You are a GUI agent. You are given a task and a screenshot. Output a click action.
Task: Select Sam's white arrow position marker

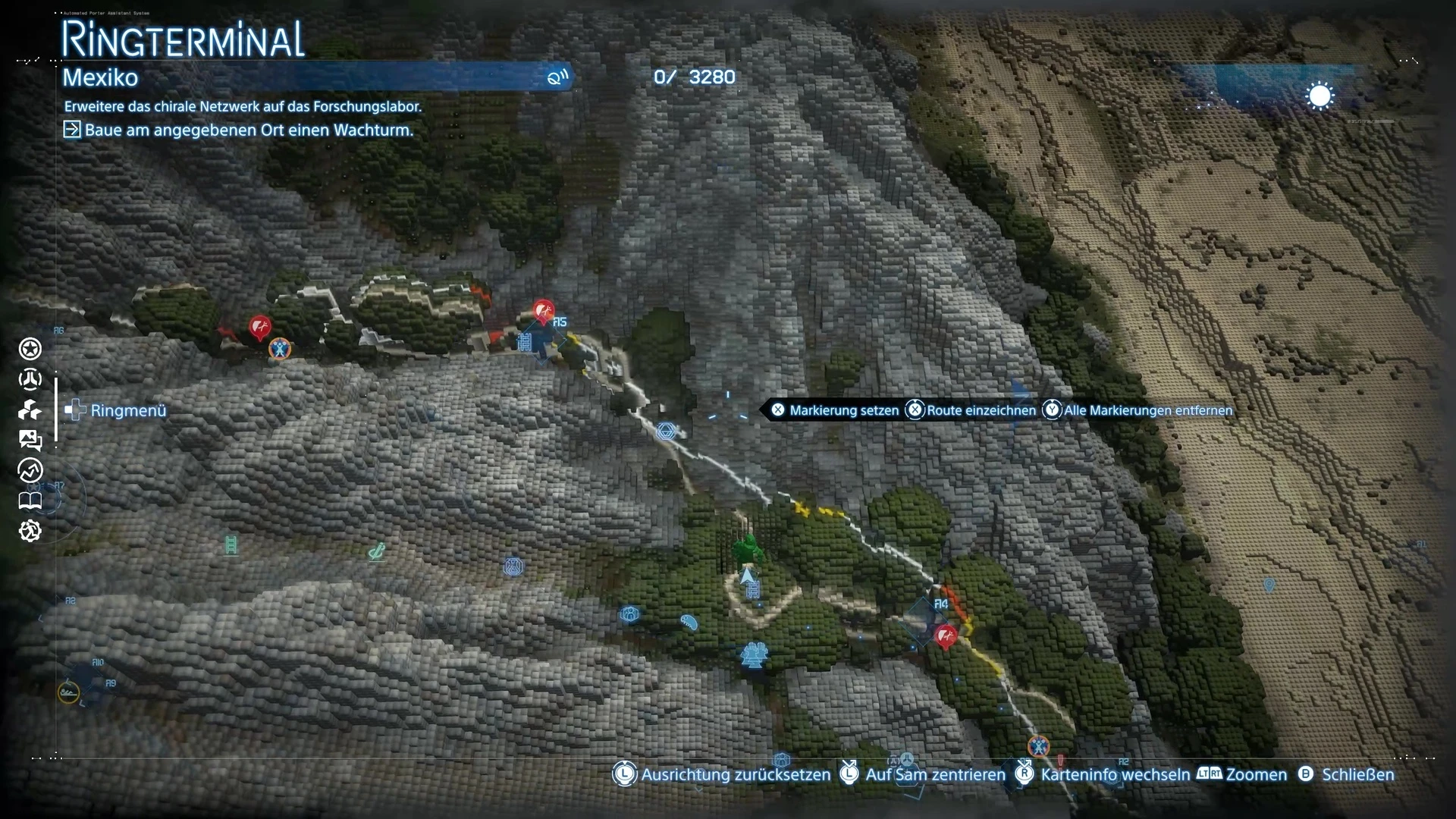748,575
